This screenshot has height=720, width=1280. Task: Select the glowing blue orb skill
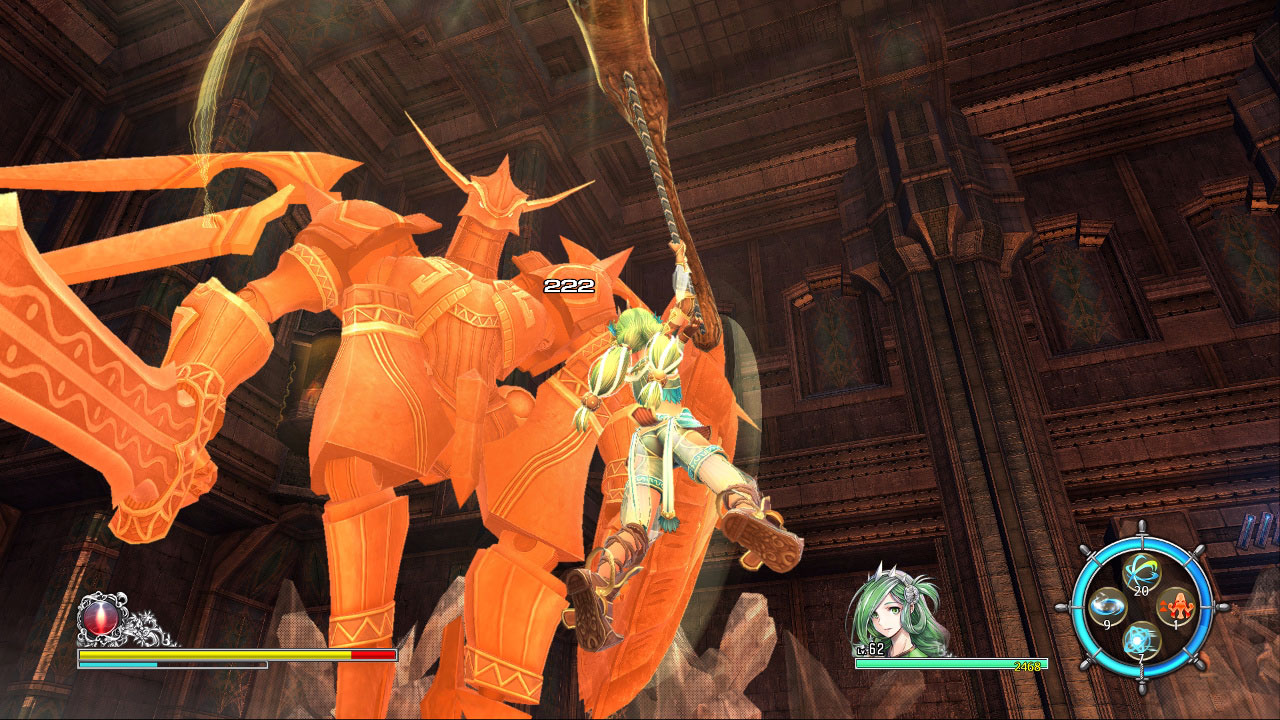coord(1141,640)
